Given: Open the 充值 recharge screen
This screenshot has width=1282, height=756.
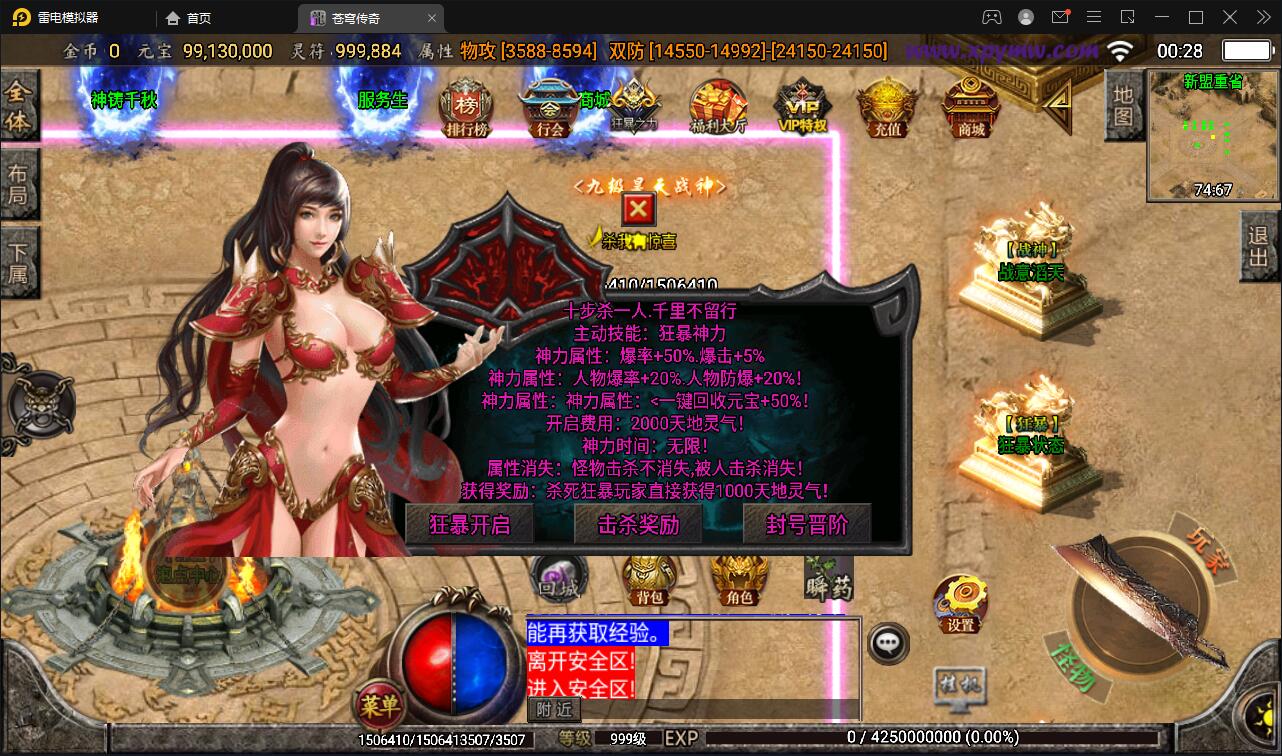Looking at the screenshot, I should click(884, 105).
